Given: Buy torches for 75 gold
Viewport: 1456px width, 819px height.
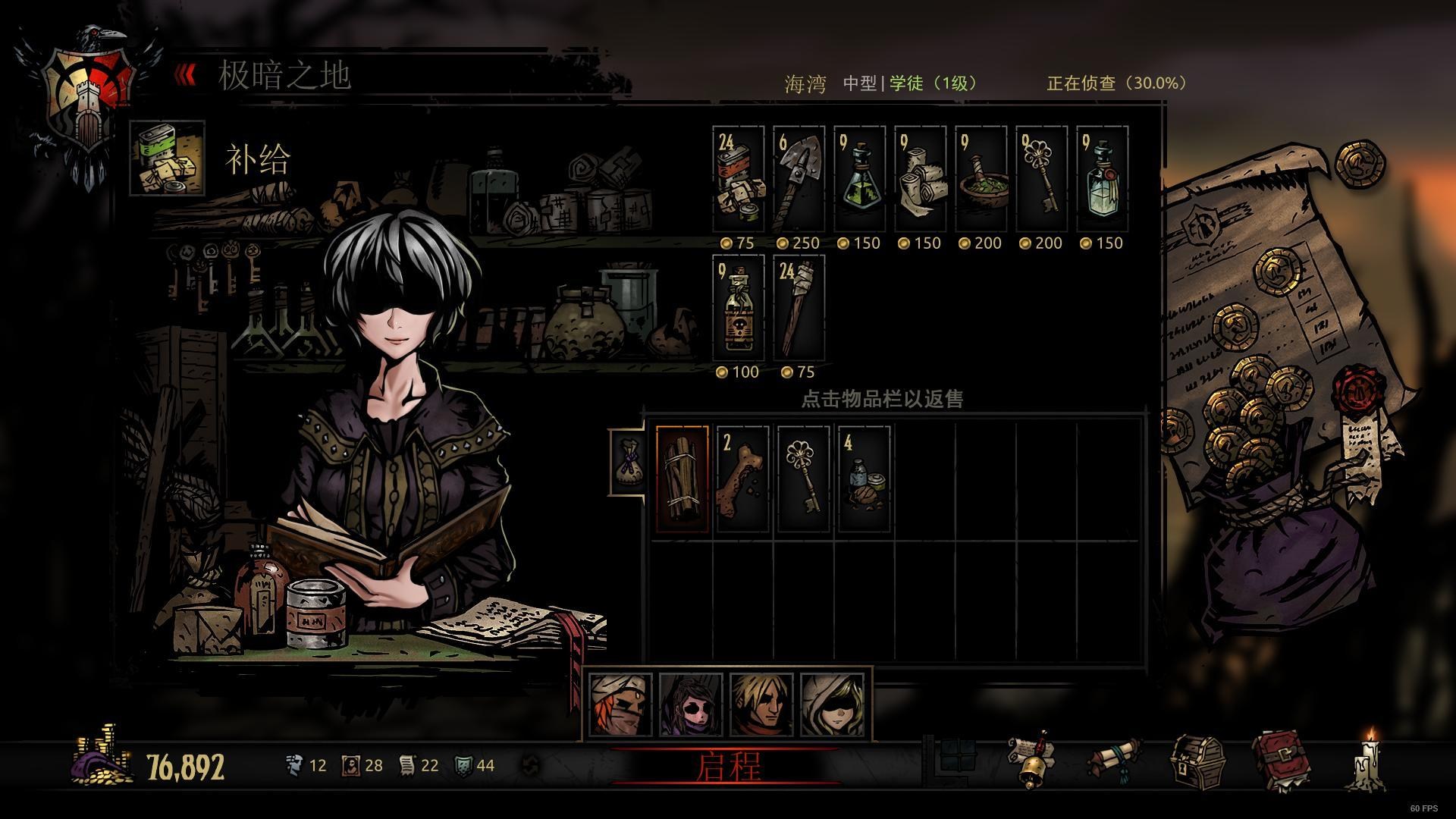Looking at the screenshot, I should pos(799,309).
